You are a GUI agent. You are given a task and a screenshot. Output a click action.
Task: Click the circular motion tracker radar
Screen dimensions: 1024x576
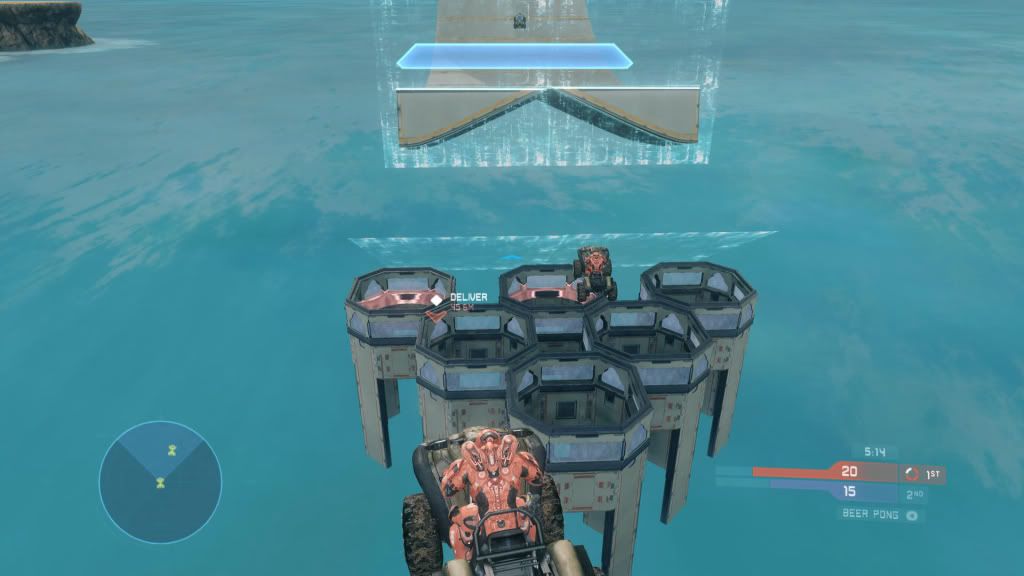pyautogui.click(x=160, y=481)
